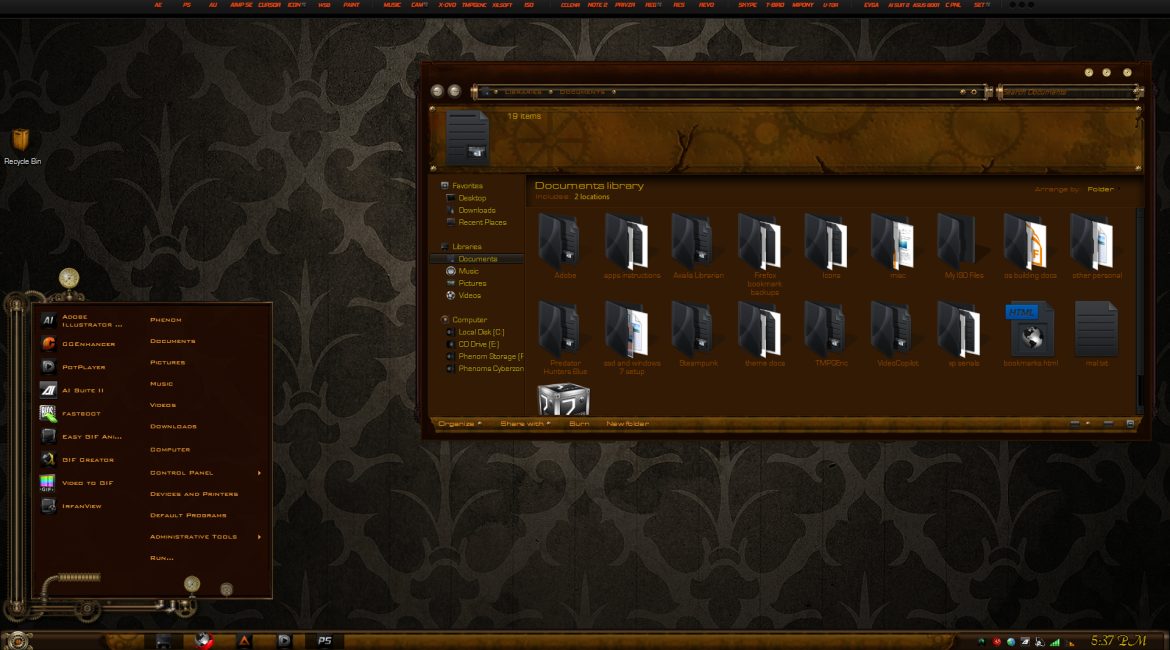
Task: Open the Steampunk folder
Action: [x=691, y=334]
